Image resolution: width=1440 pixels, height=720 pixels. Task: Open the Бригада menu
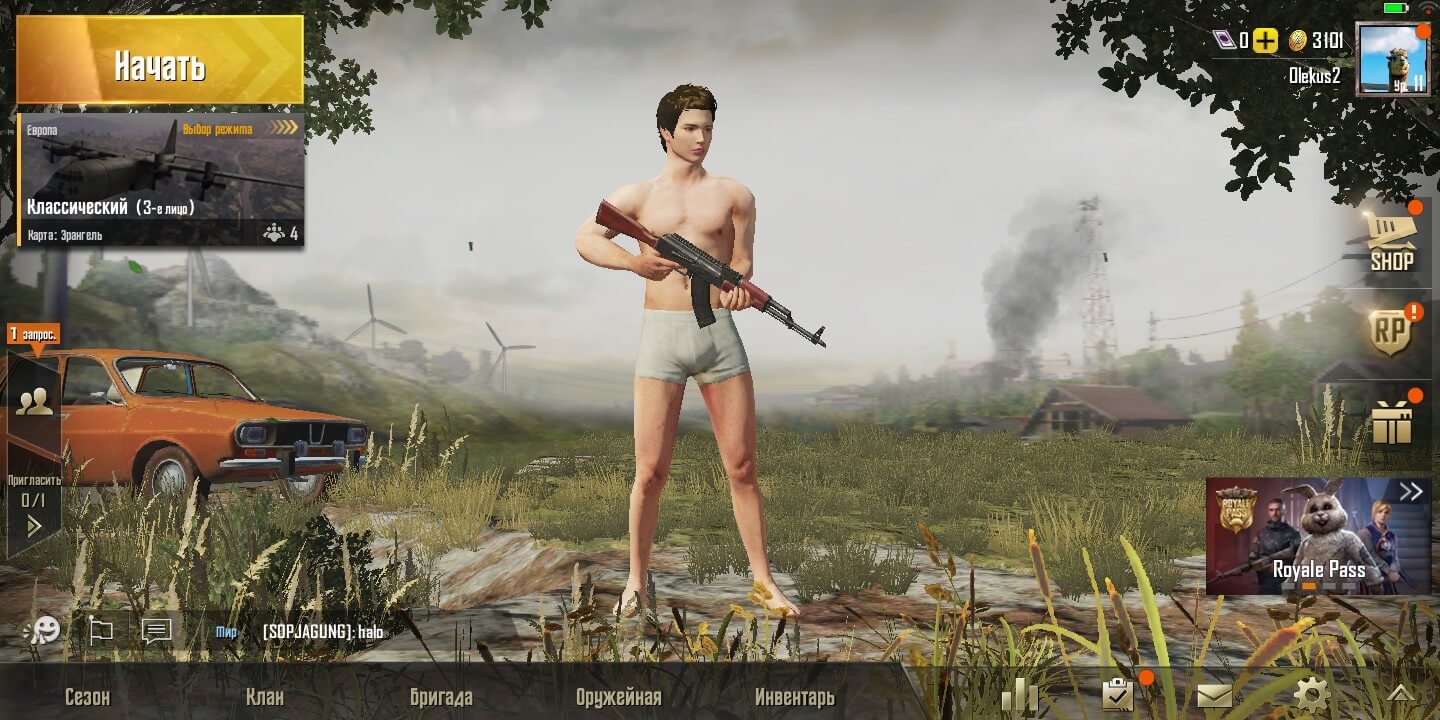(x=441, y=697)
